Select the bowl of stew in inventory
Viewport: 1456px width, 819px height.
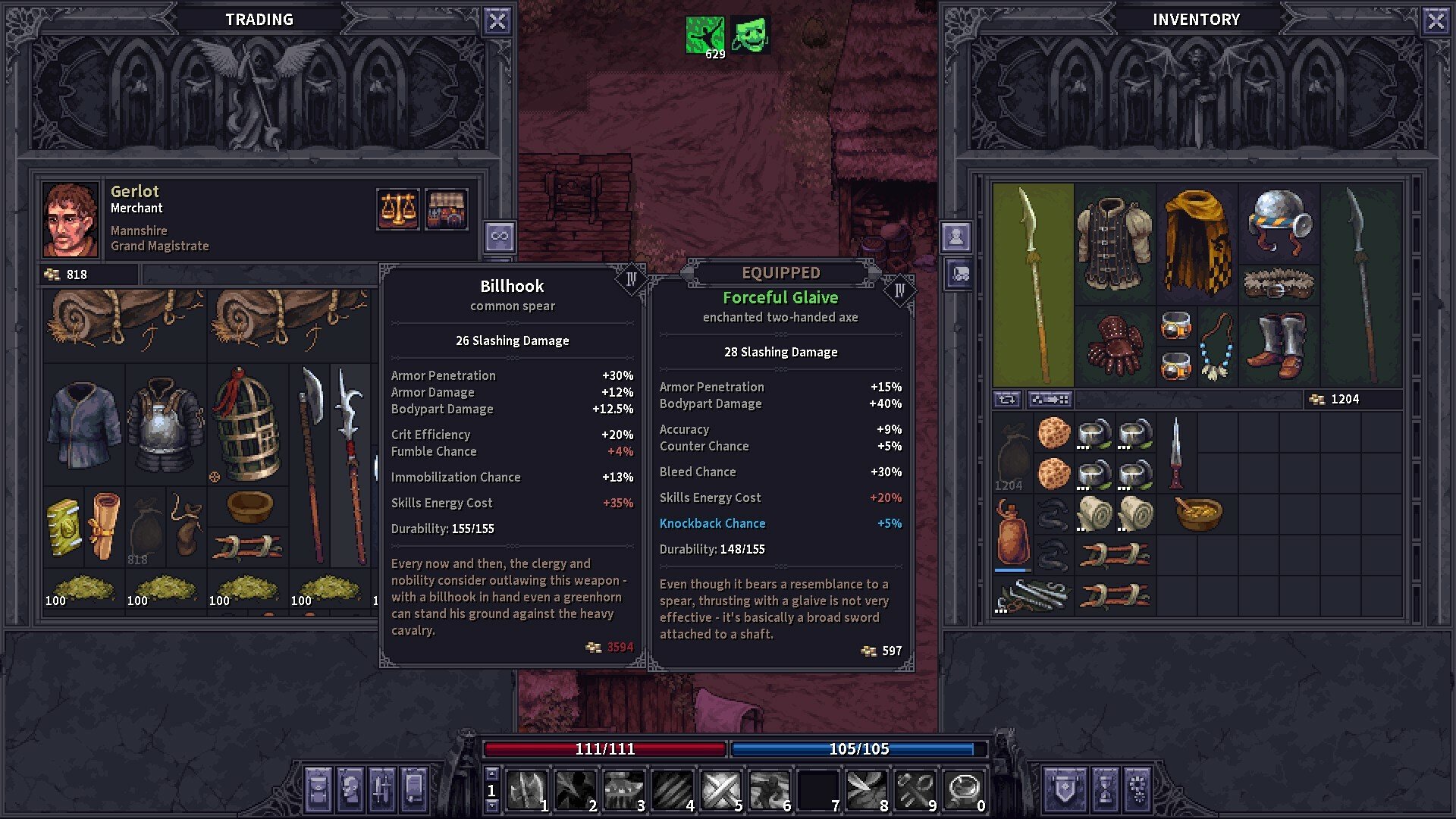pyautogui.click(x=1198, y=513)
